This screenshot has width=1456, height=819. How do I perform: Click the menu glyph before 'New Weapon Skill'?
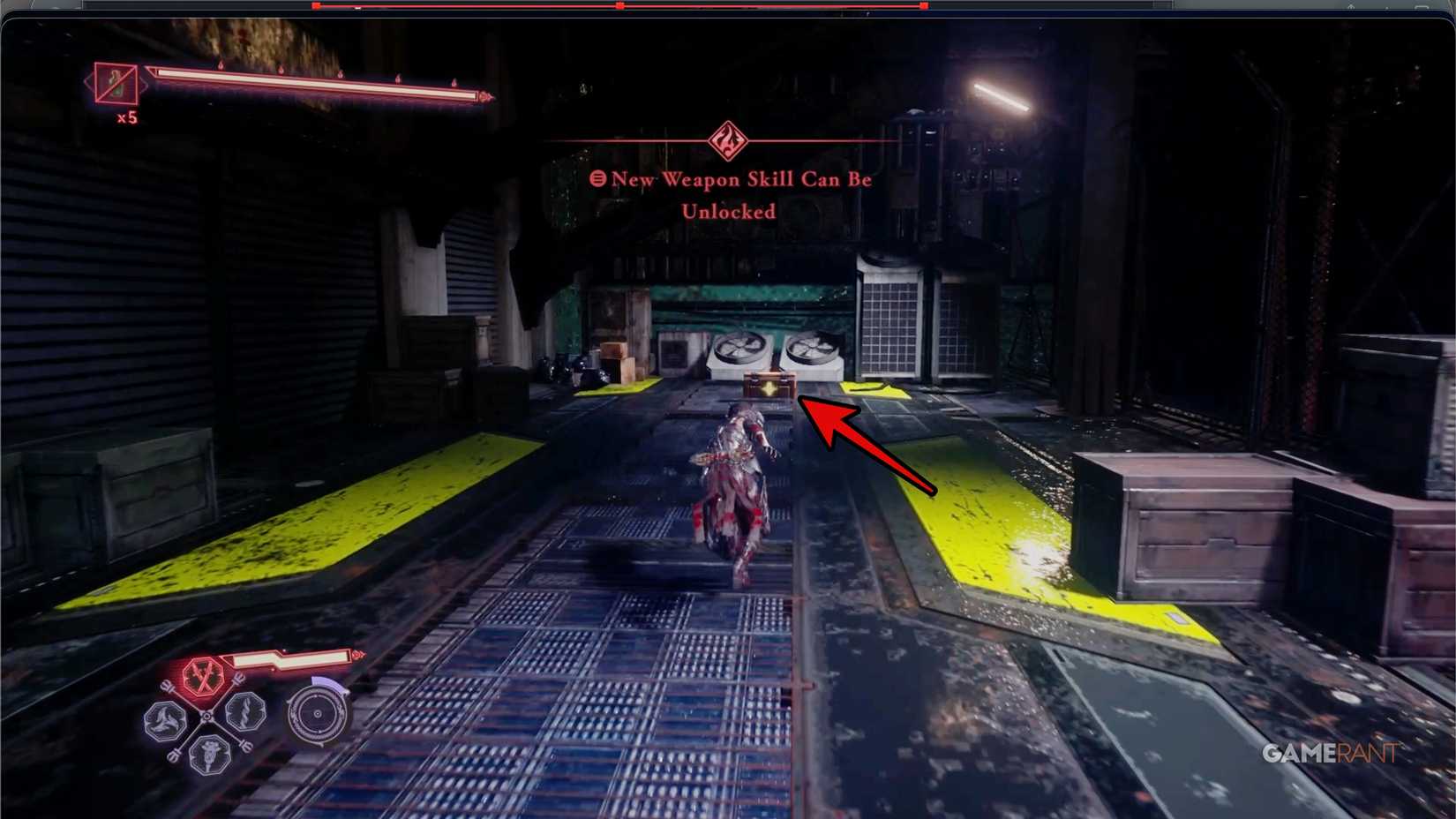[x=599, y=179]
